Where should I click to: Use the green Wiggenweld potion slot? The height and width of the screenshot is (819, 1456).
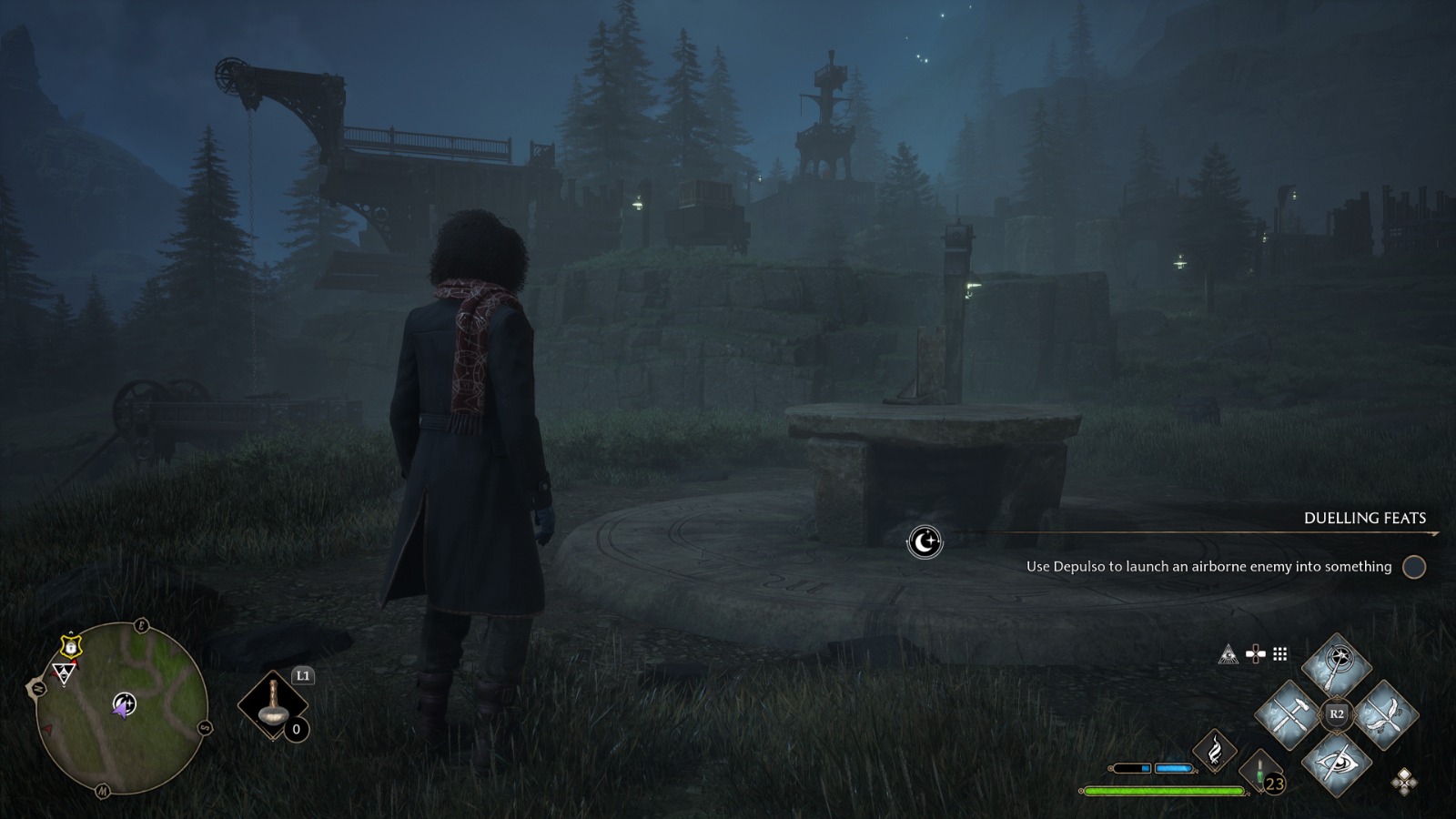click(x=1260, y=770)
